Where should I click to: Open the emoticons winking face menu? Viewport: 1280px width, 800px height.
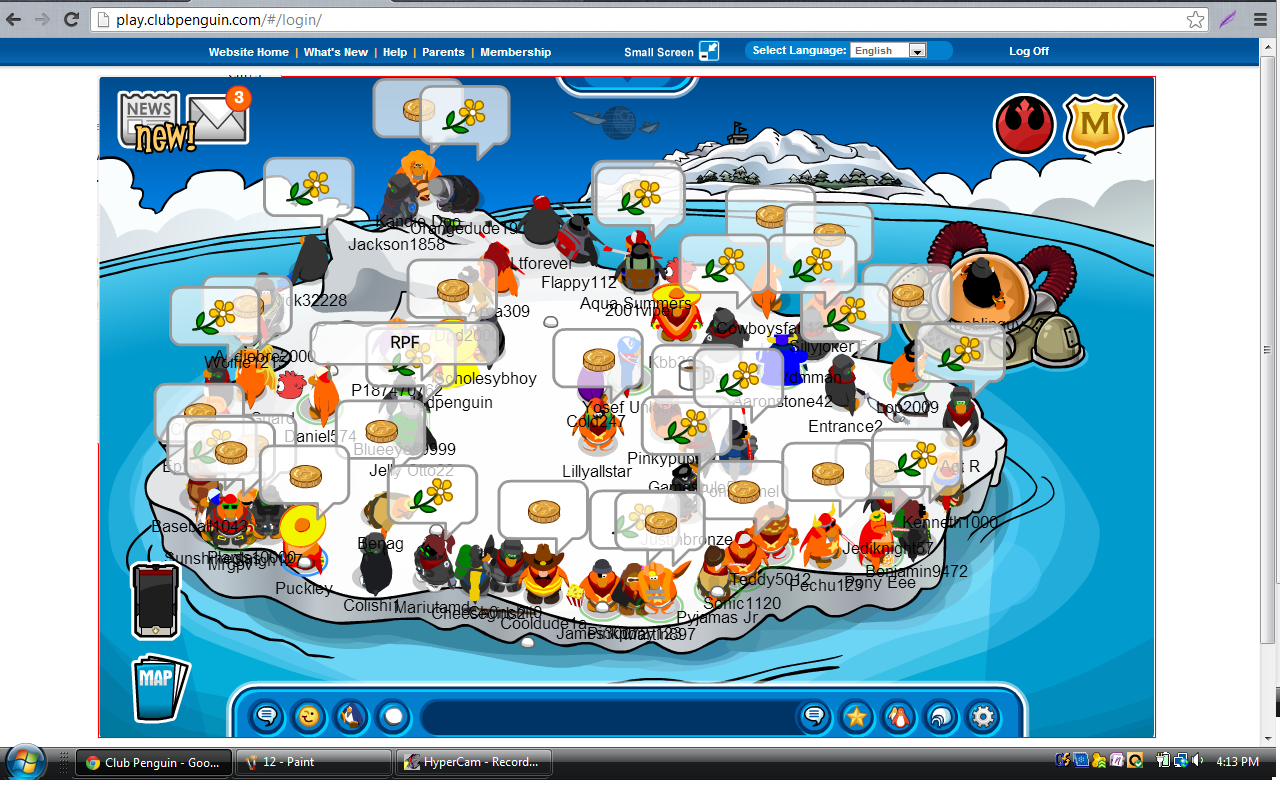tap(309, 716)
